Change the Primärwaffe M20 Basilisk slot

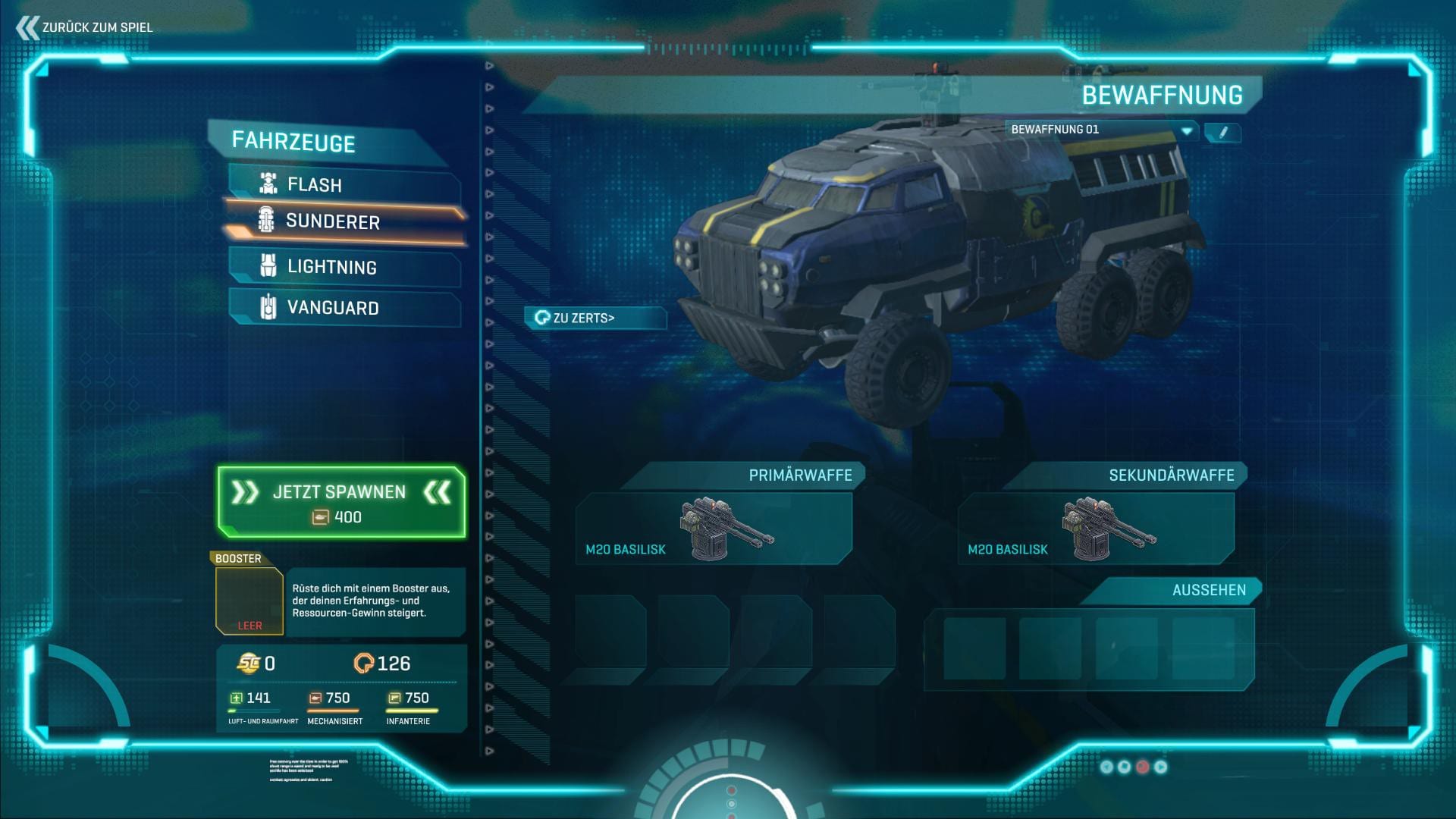(714, 529)
